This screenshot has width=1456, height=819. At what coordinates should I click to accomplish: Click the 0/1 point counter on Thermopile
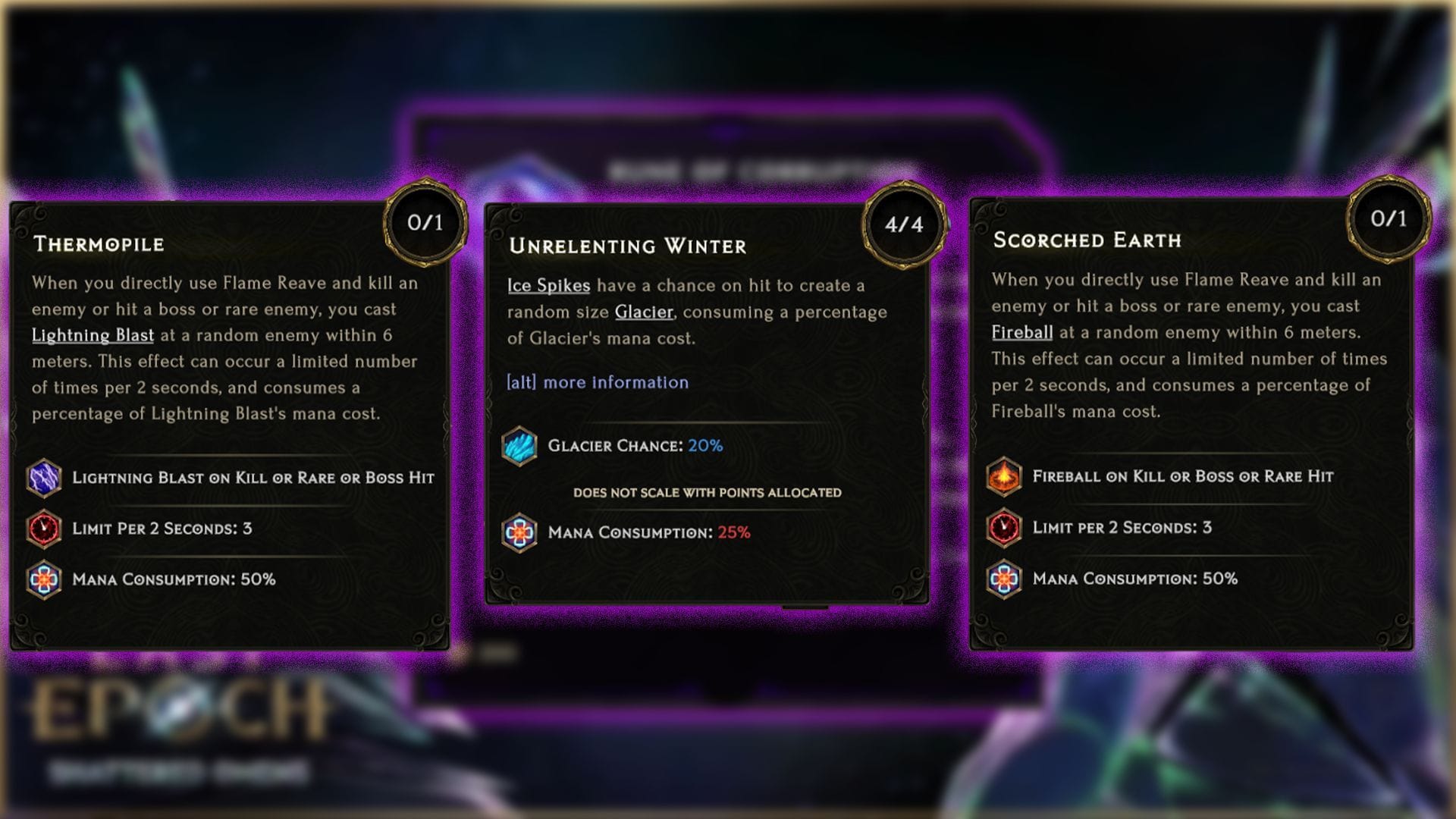(x=425, y=224)
